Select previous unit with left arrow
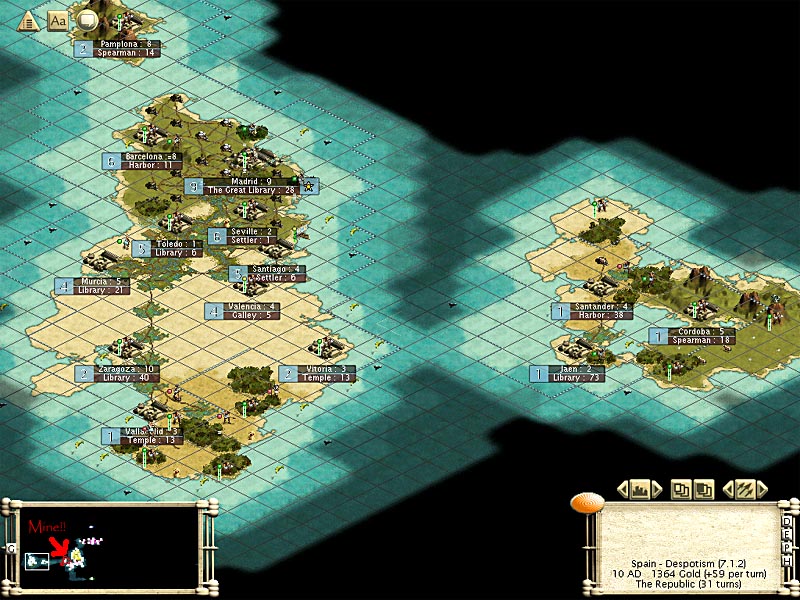Viewport: 800px width, 600px height. pos(727,489)
